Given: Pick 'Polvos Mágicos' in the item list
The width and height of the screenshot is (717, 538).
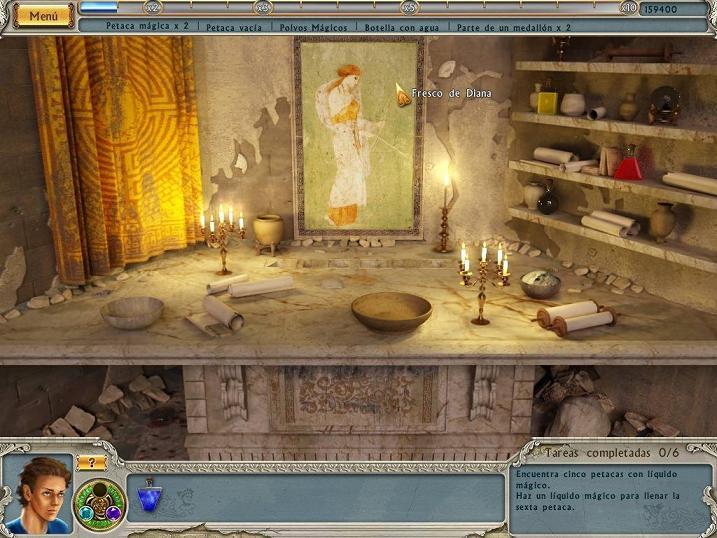Looking at the screenshot, I should click(x=314, y=28).
